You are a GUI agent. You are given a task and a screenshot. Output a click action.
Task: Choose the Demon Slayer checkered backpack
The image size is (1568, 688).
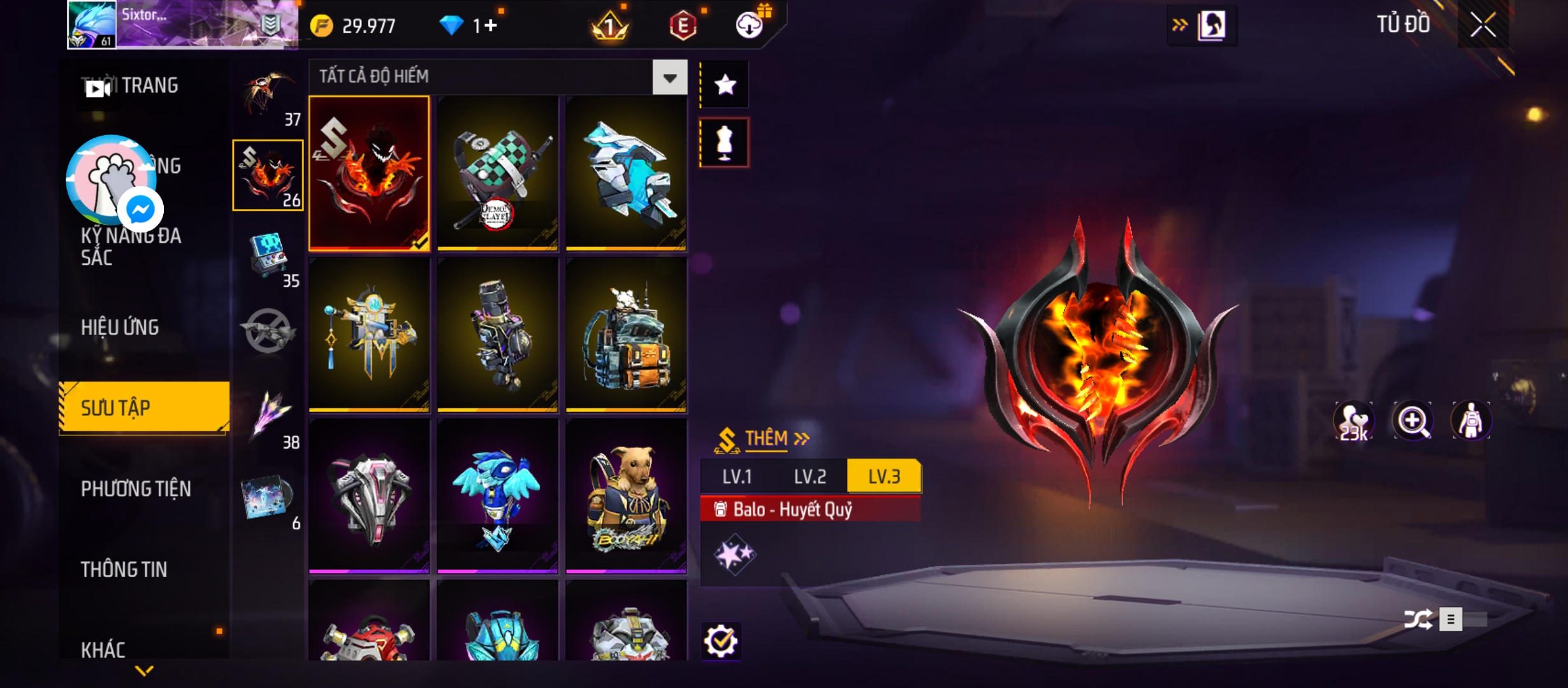click(x=498, y=173)
